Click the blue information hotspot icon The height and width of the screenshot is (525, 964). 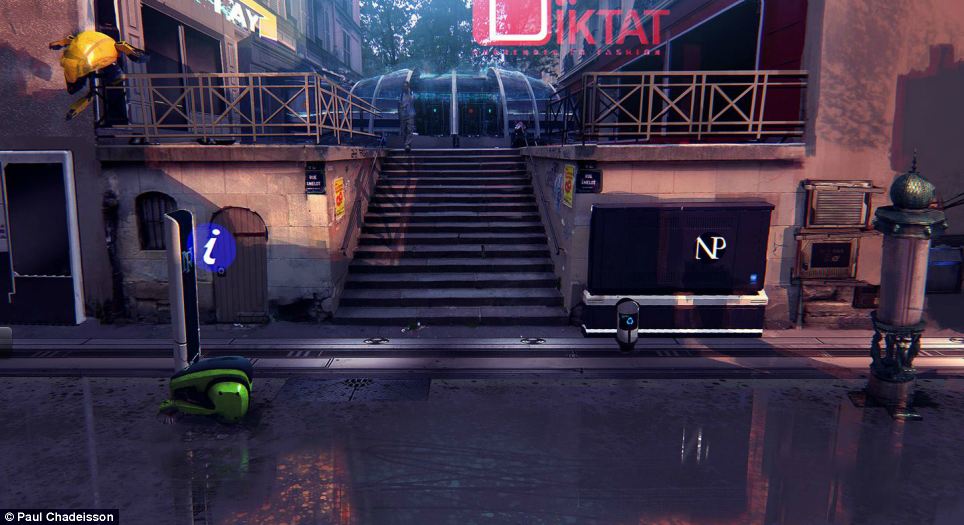click(x=212, y=247)
